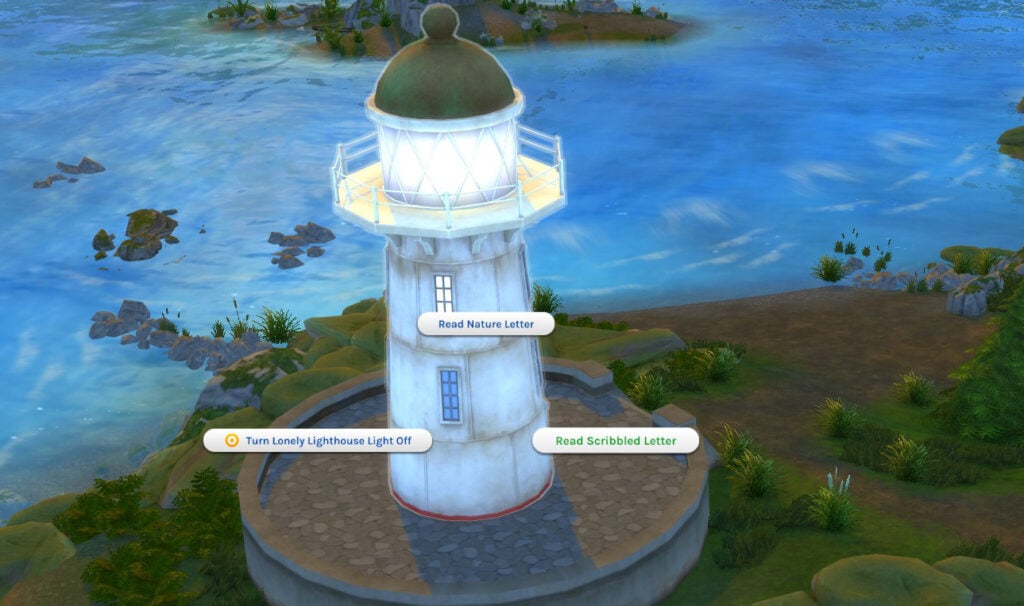The height and width of the screenshot is (606, 1024).
Task: Select Turn Lonely Lighthouse Light Off
Action: tap(318, 441)
